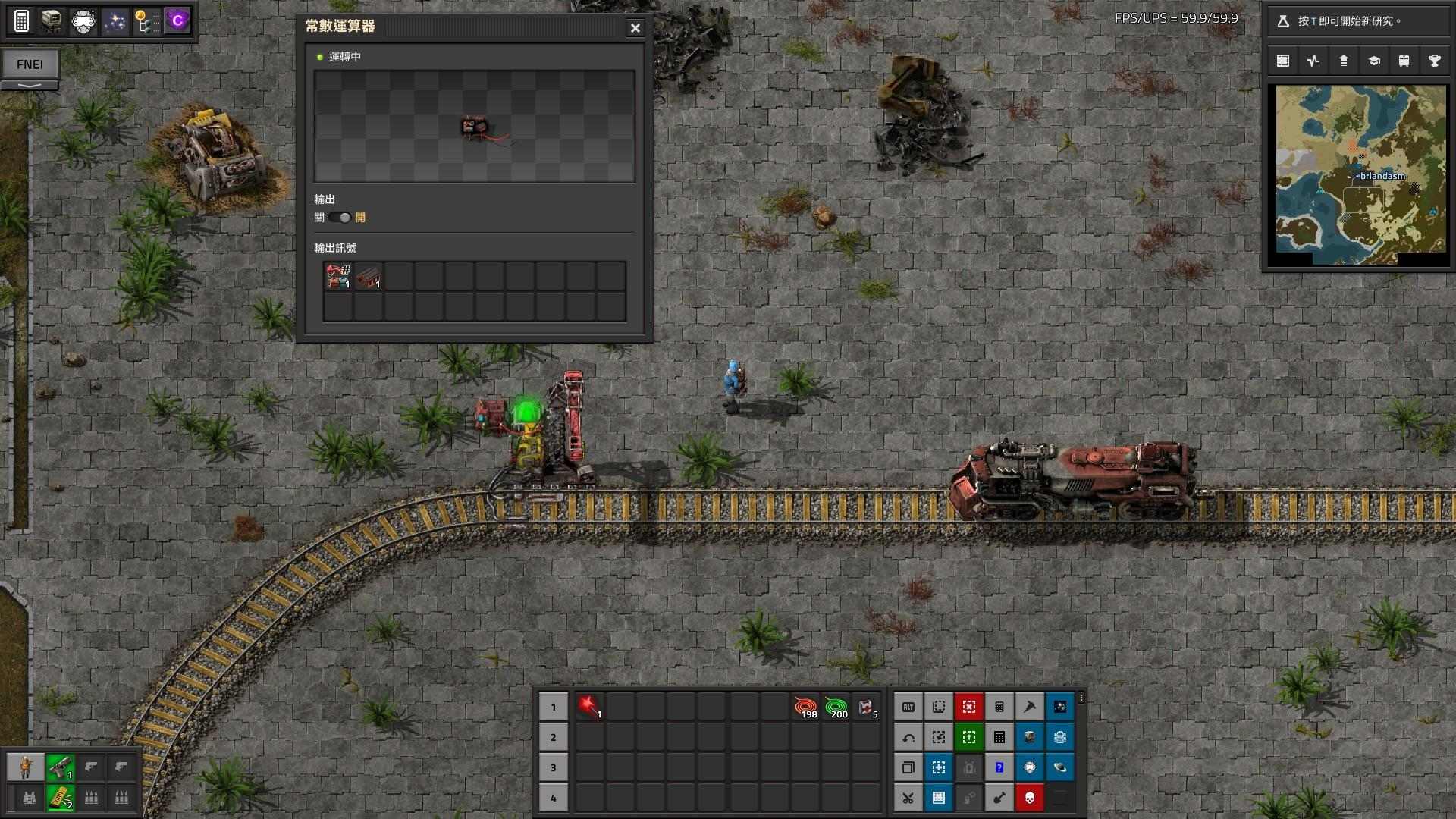
Task: Click the undo icon in the shortcut bar
Action: [x=908, y=736]
